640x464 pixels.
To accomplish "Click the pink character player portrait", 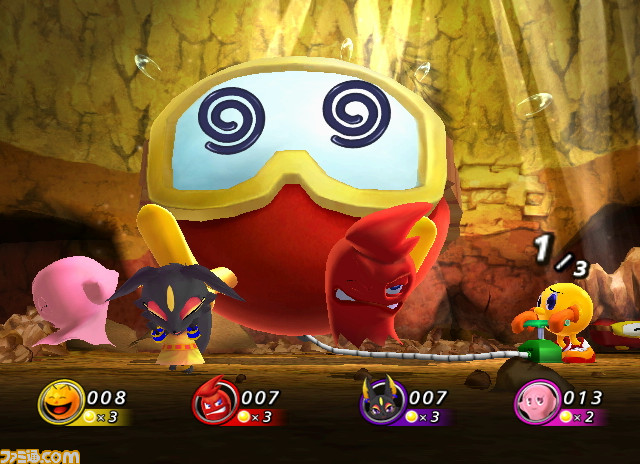I will coord(534,403).
